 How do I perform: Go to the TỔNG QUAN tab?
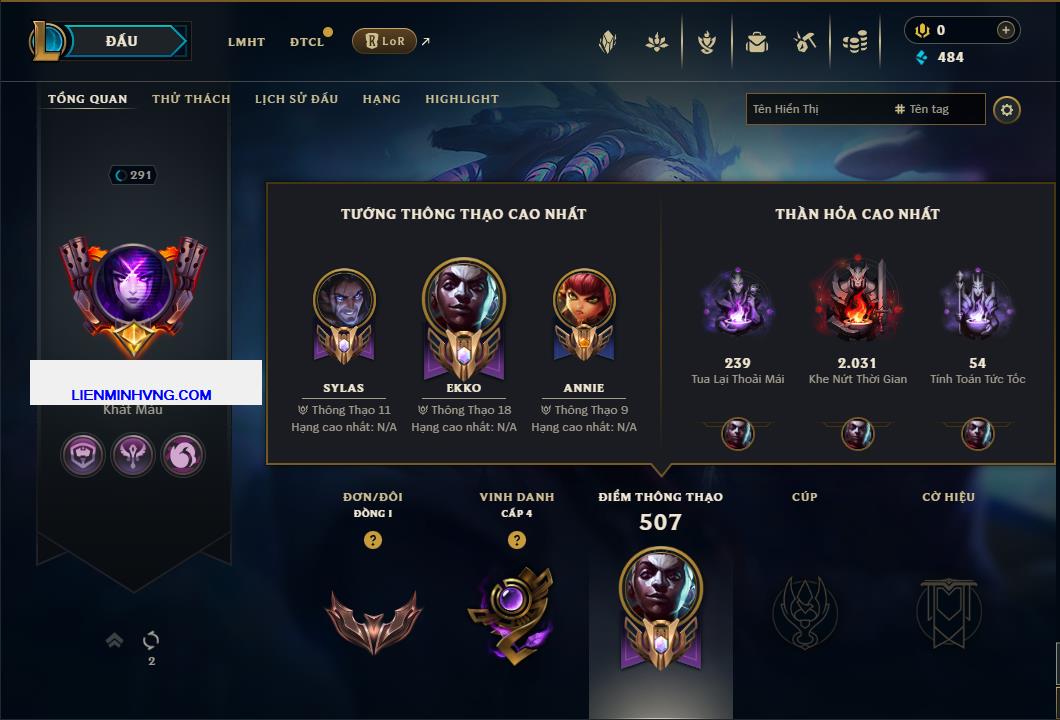click(x=88, y=99)
